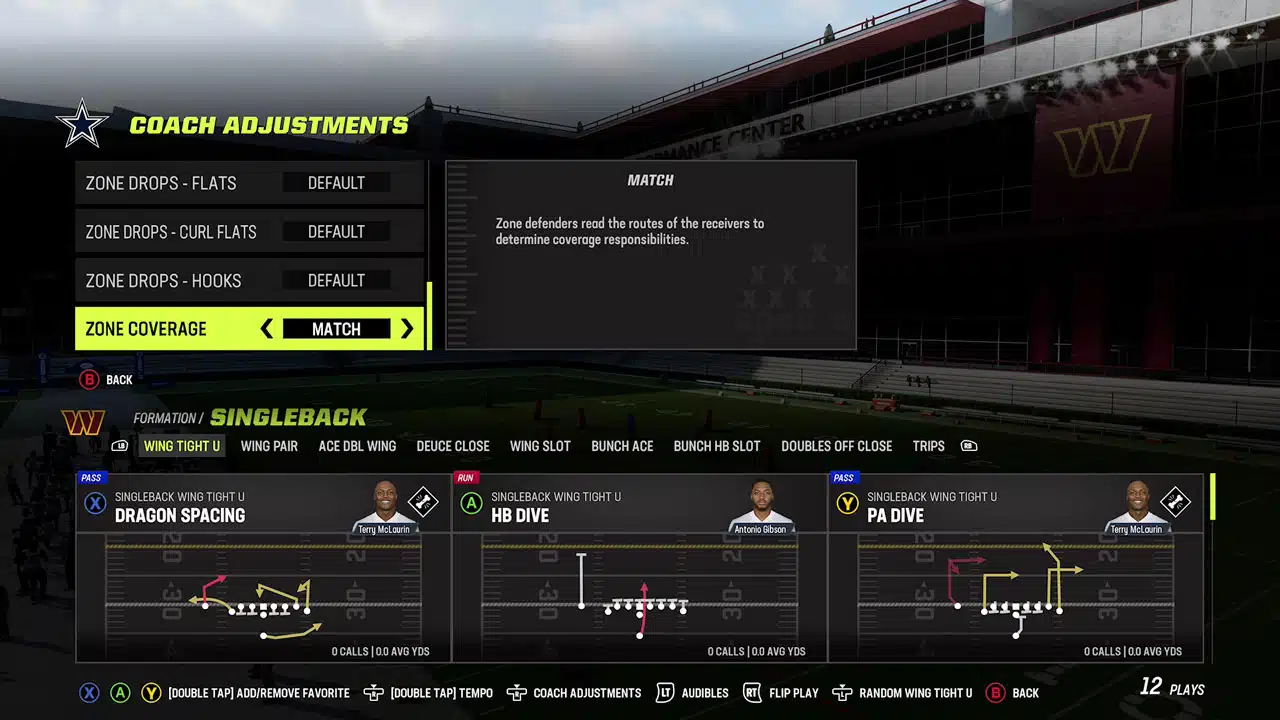Screen dimensions: 1280x720
Task: Choose the HB Dive run play
Action: [639, 567]
